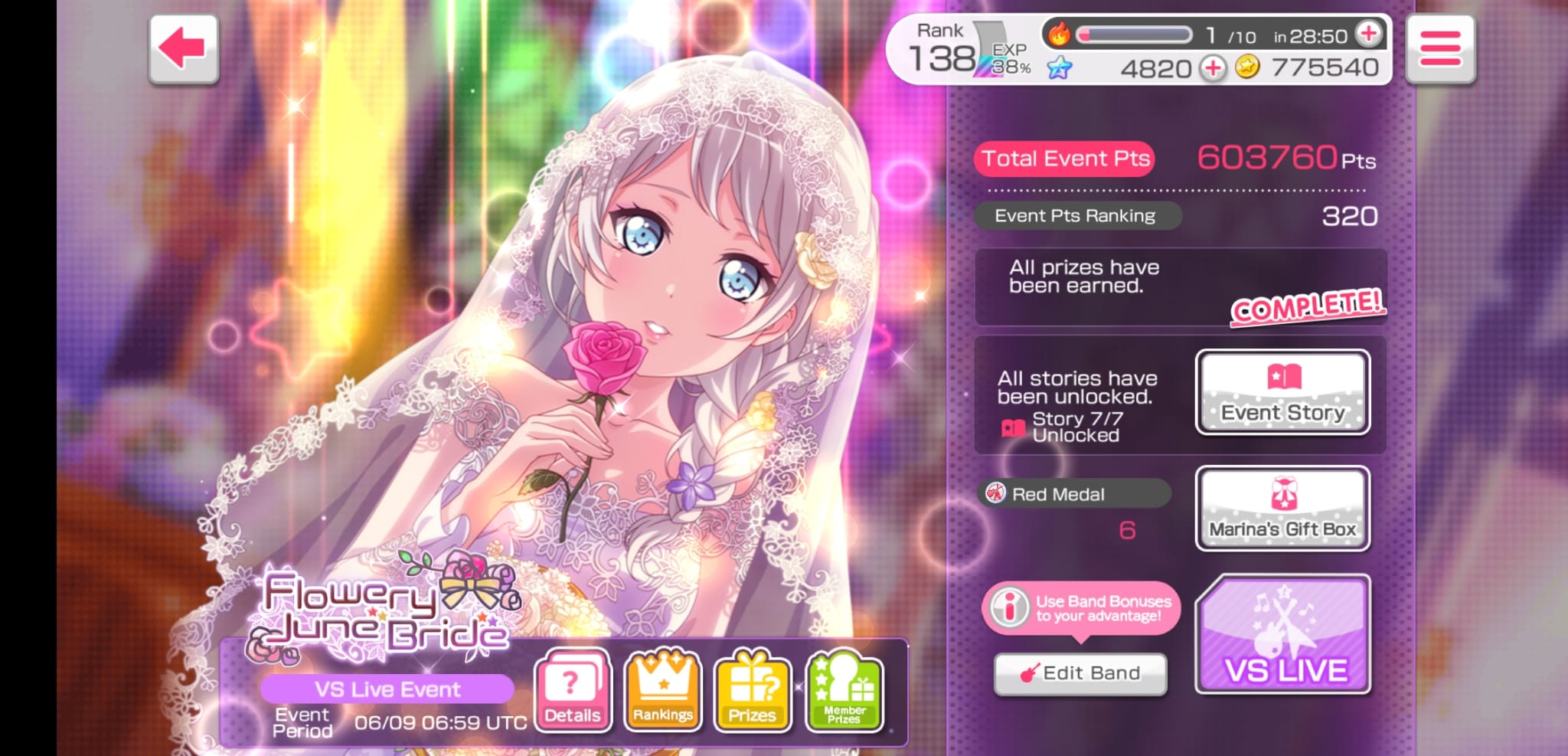Add more stars with the plus icon
Viewport: 1568px width, 756px height.
(1213, 68)
